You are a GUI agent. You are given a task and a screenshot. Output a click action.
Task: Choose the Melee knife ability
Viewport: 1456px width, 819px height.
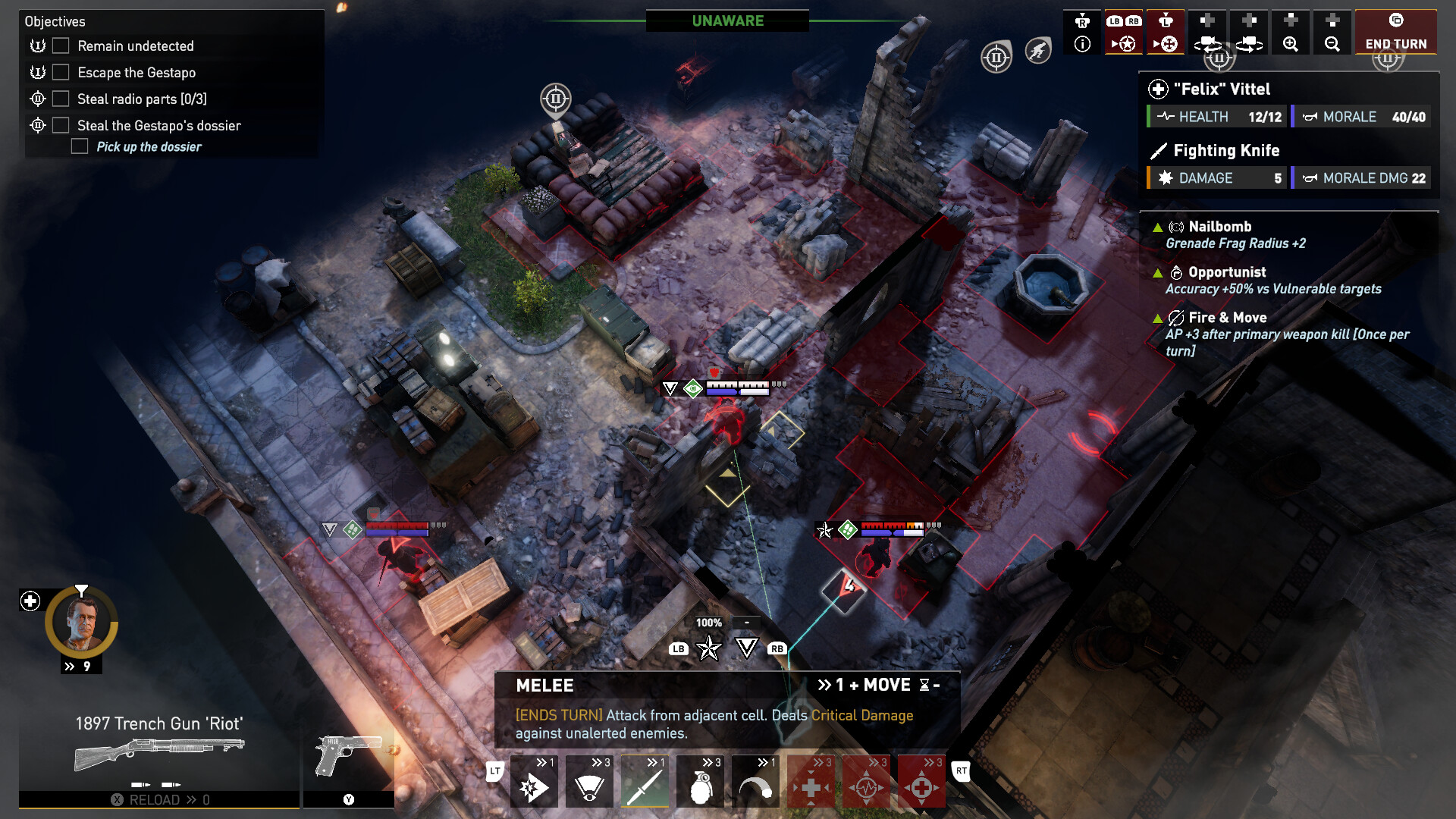click(x=645, y=781)
